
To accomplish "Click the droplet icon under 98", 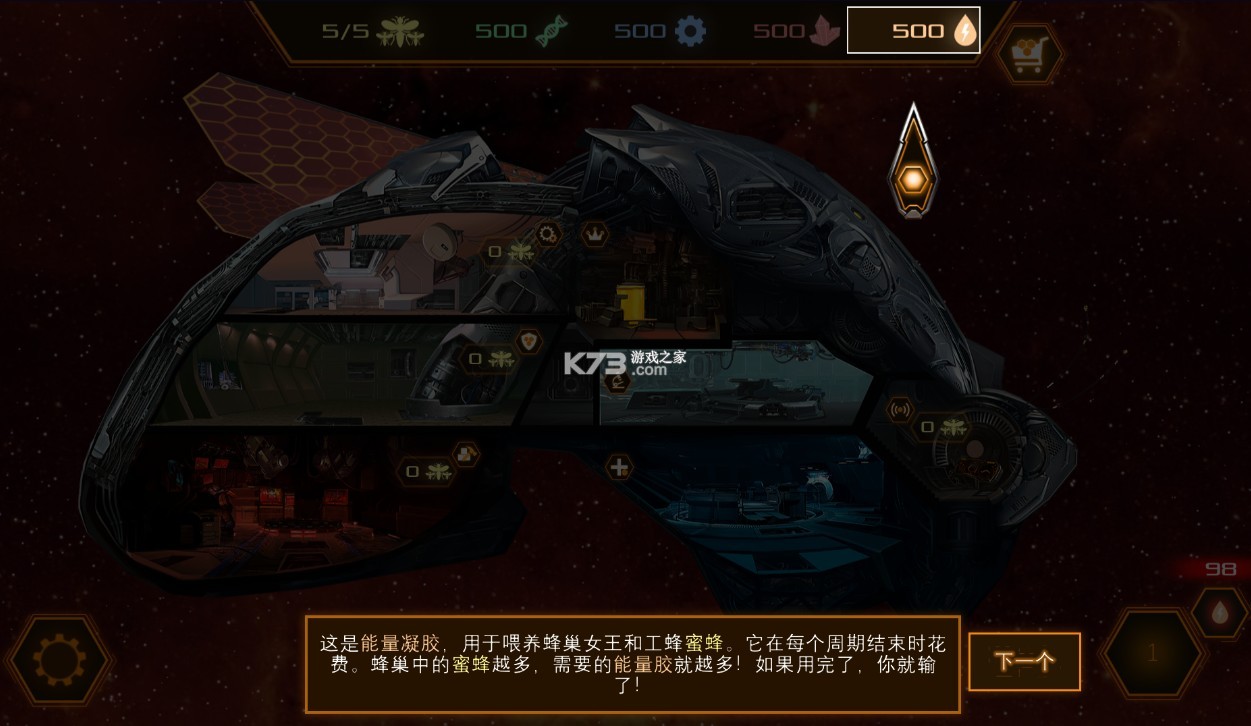I will (x=1218, y=612).
